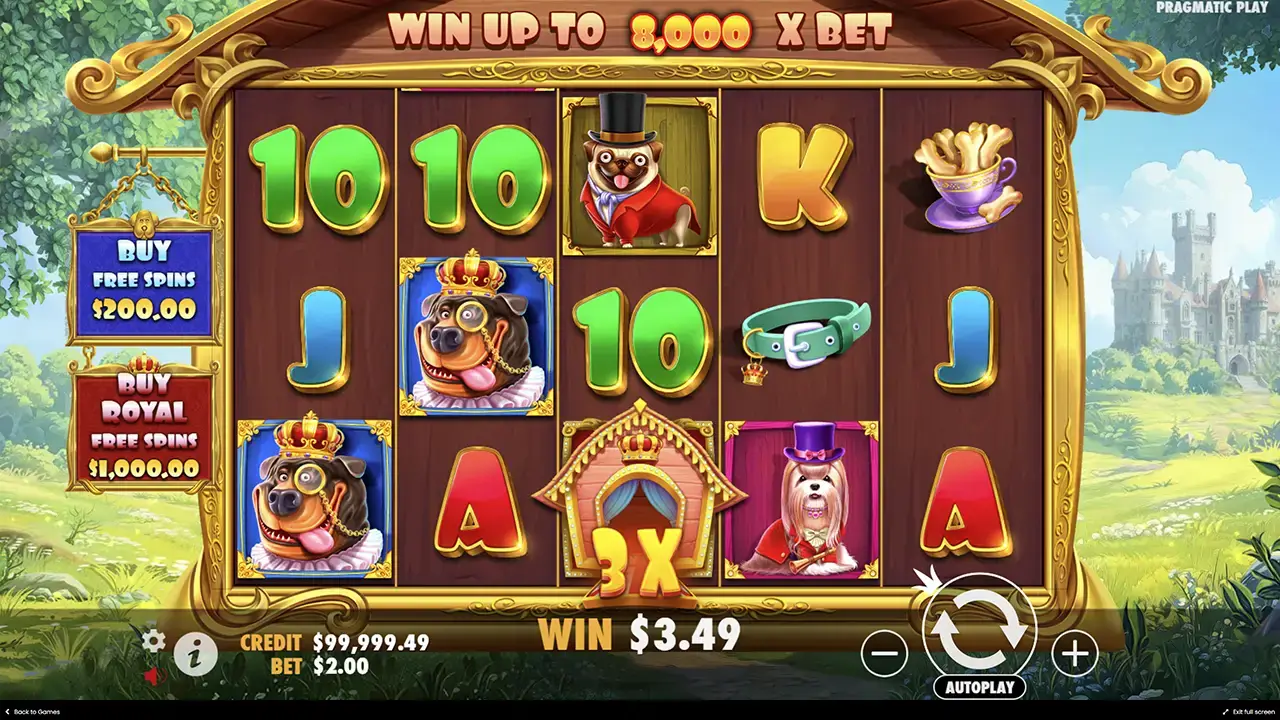Decrease the bet with the minus button
This screenshot has height=720, width=1280.
[884, 655]
